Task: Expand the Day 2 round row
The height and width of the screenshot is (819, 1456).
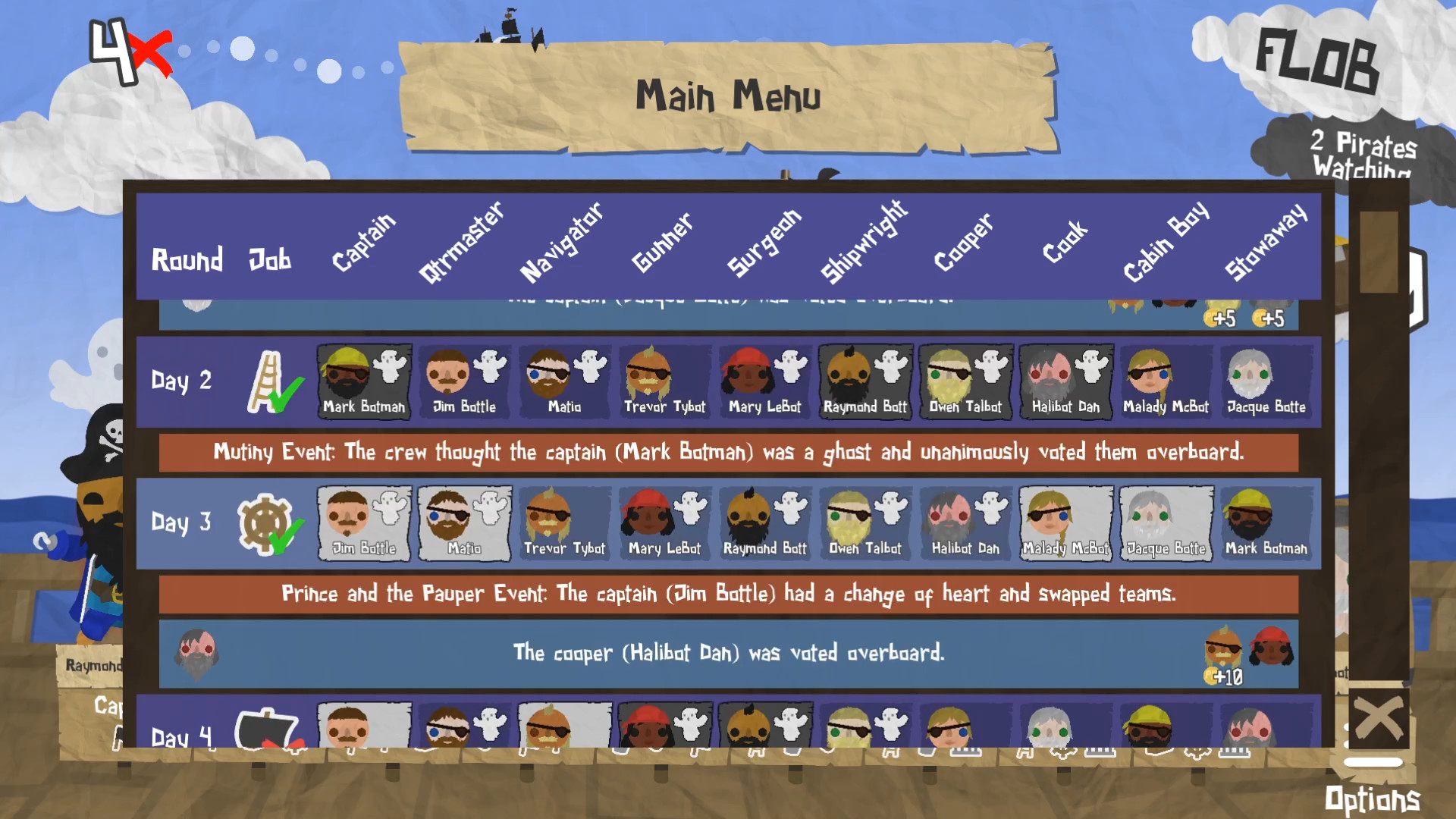Action: 180,381
